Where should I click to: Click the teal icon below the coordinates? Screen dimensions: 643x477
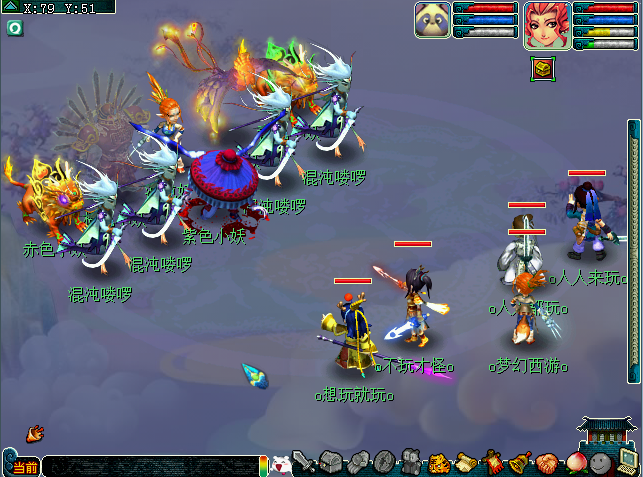click(x=15, y=27)
